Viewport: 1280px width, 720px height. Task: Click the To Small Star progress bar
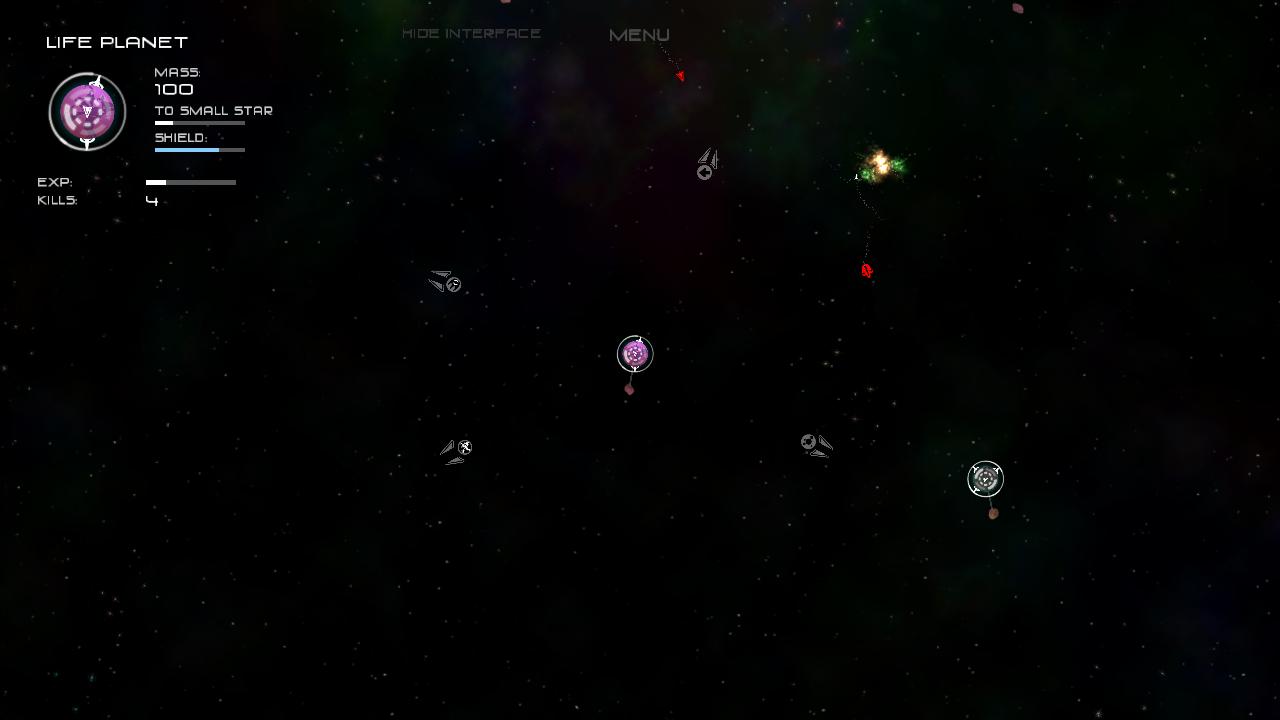199,122
